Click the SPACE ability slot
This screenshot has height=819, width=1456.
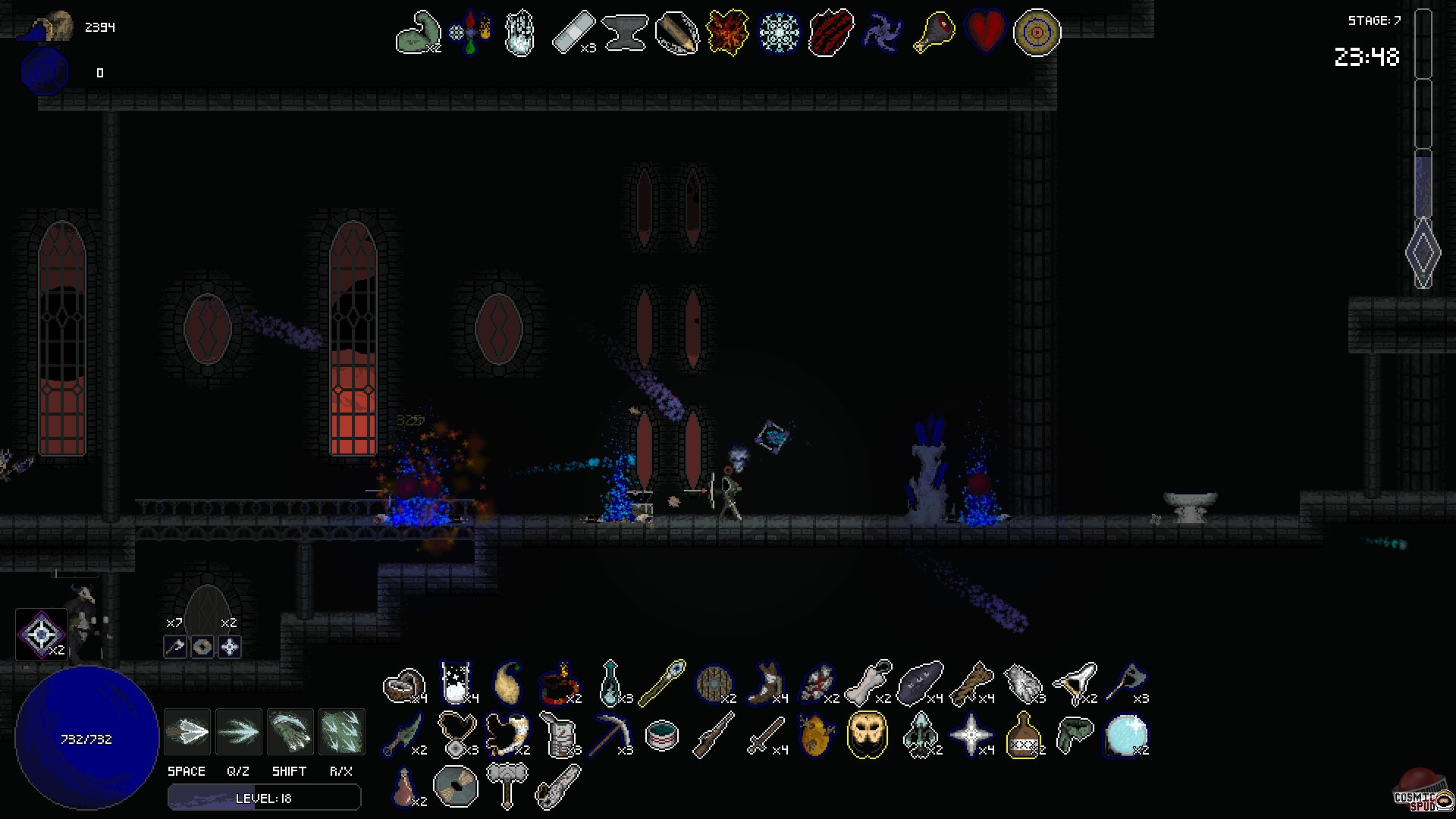pyautogui.click(x=187, y=730)
